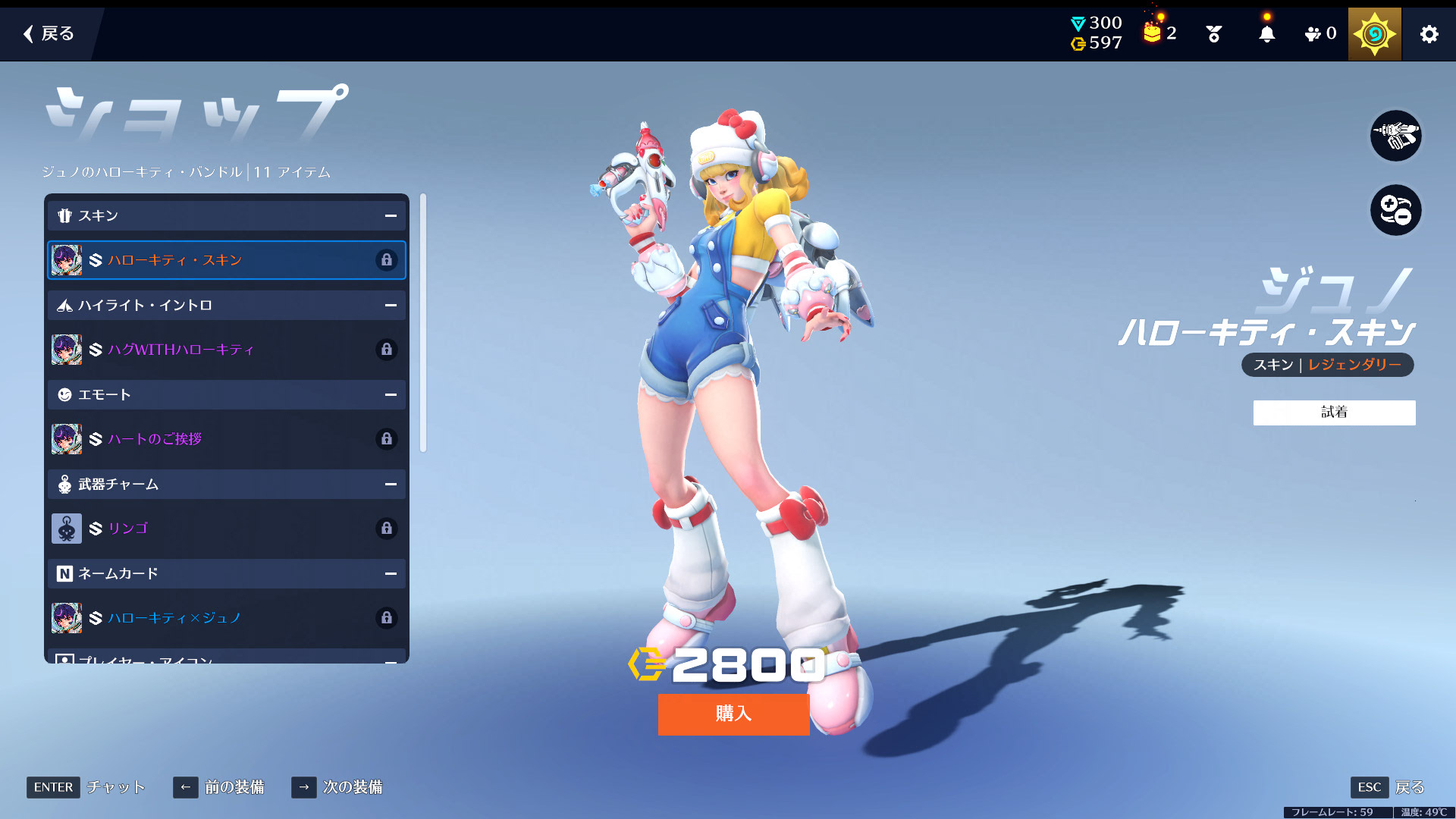Select the ハローキティ・スキン item row
The image size is (1456, 819).
pyautogui.click(x=226, y=260)
